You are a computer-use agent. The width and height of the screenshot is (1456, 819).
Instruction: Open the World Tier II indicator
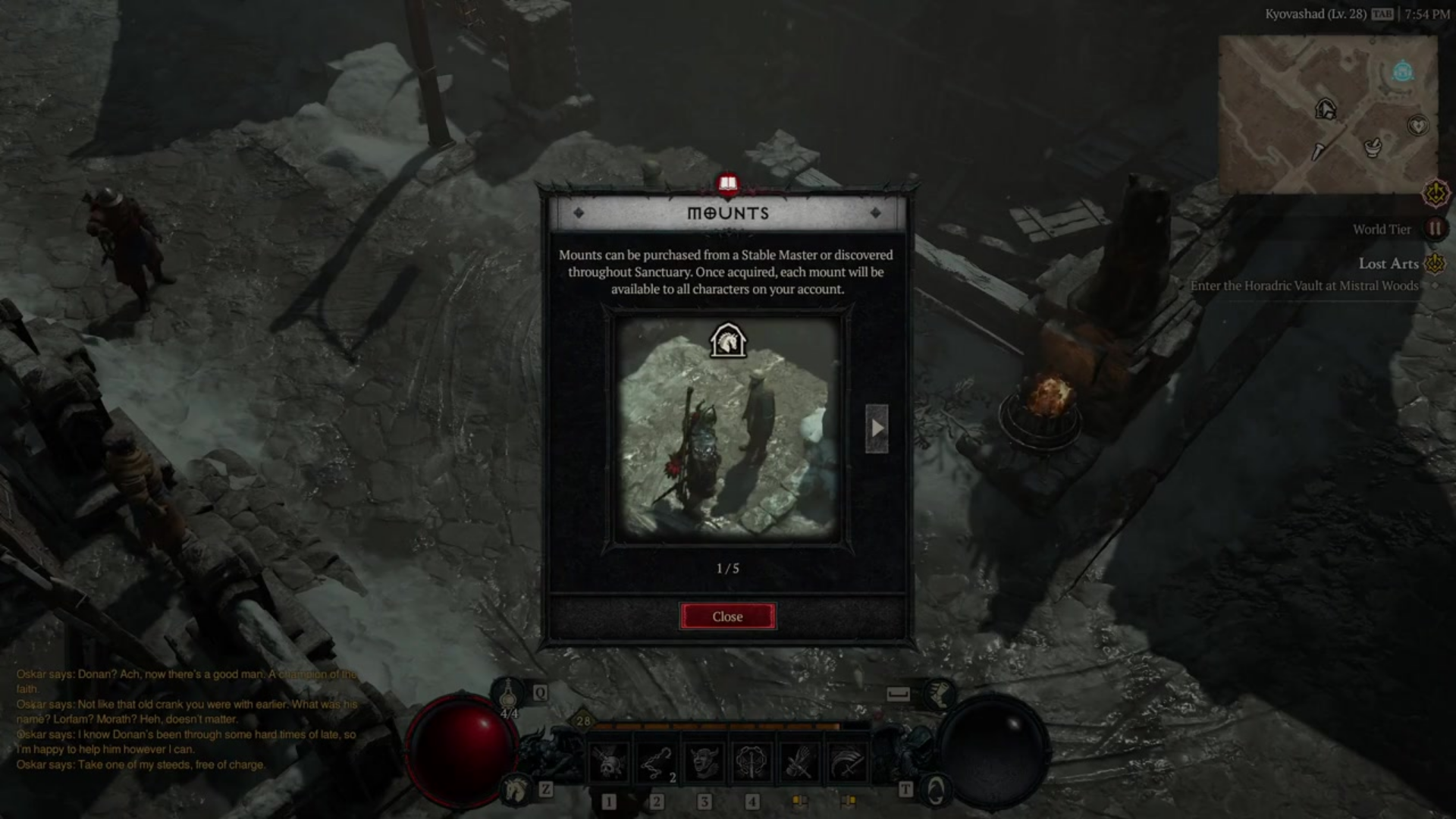(1435, 229)
